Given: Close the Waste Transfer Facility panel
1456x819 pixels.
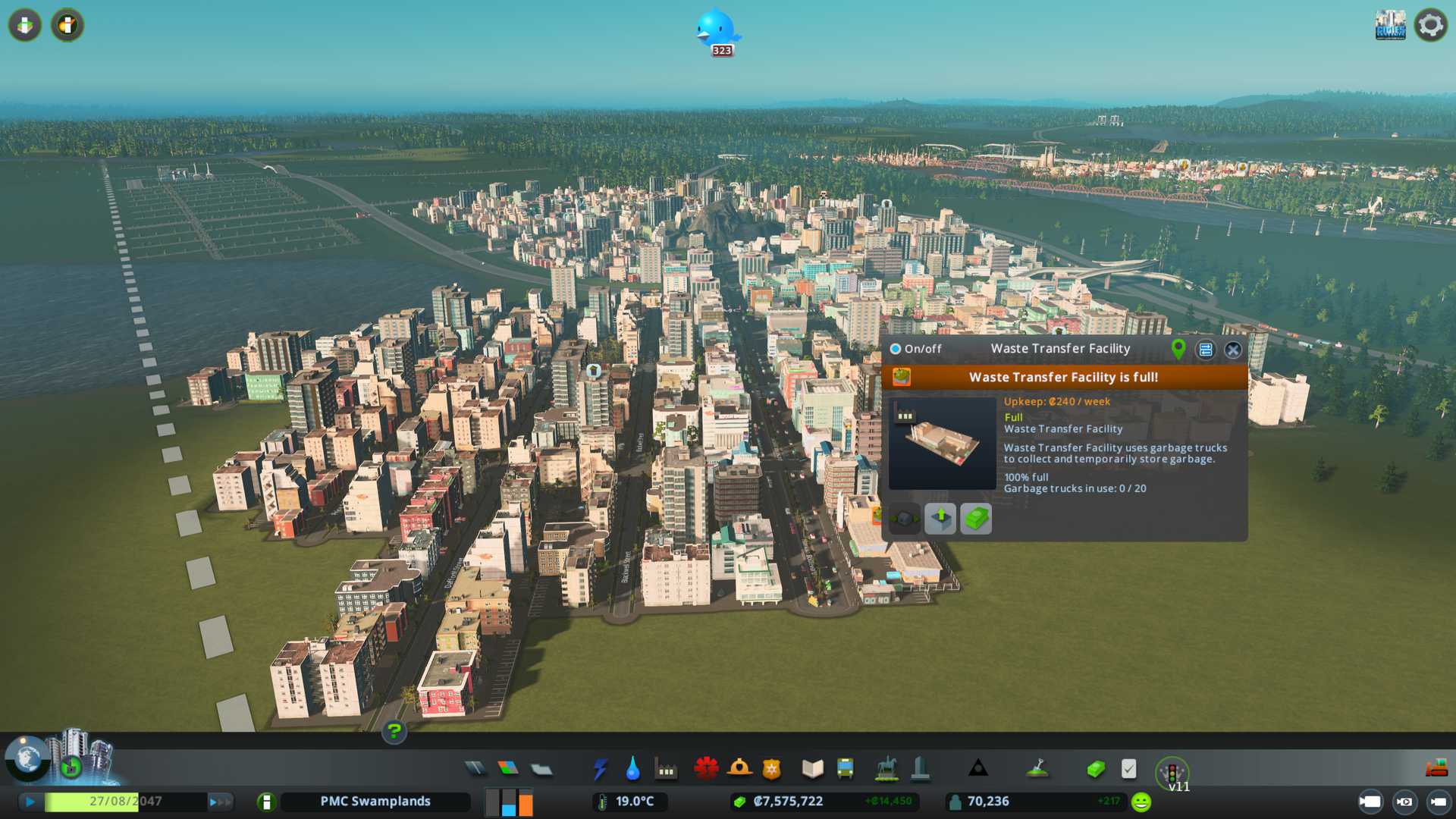Looking at the screenshot, I should [x=1233, y=350].
